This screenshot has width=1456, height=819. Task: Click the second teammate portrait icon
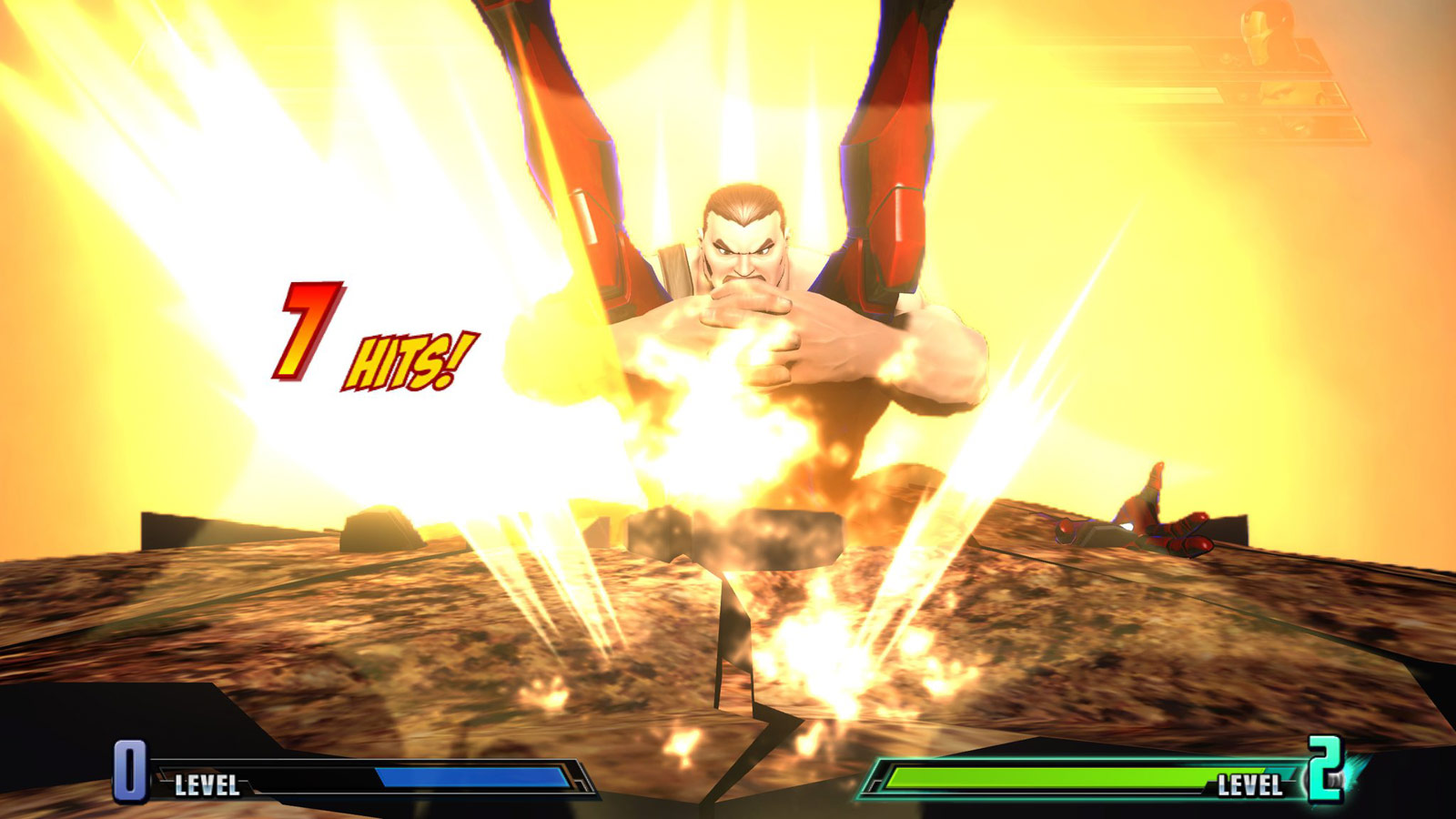pyautogui.click(x=1279, y=91)
